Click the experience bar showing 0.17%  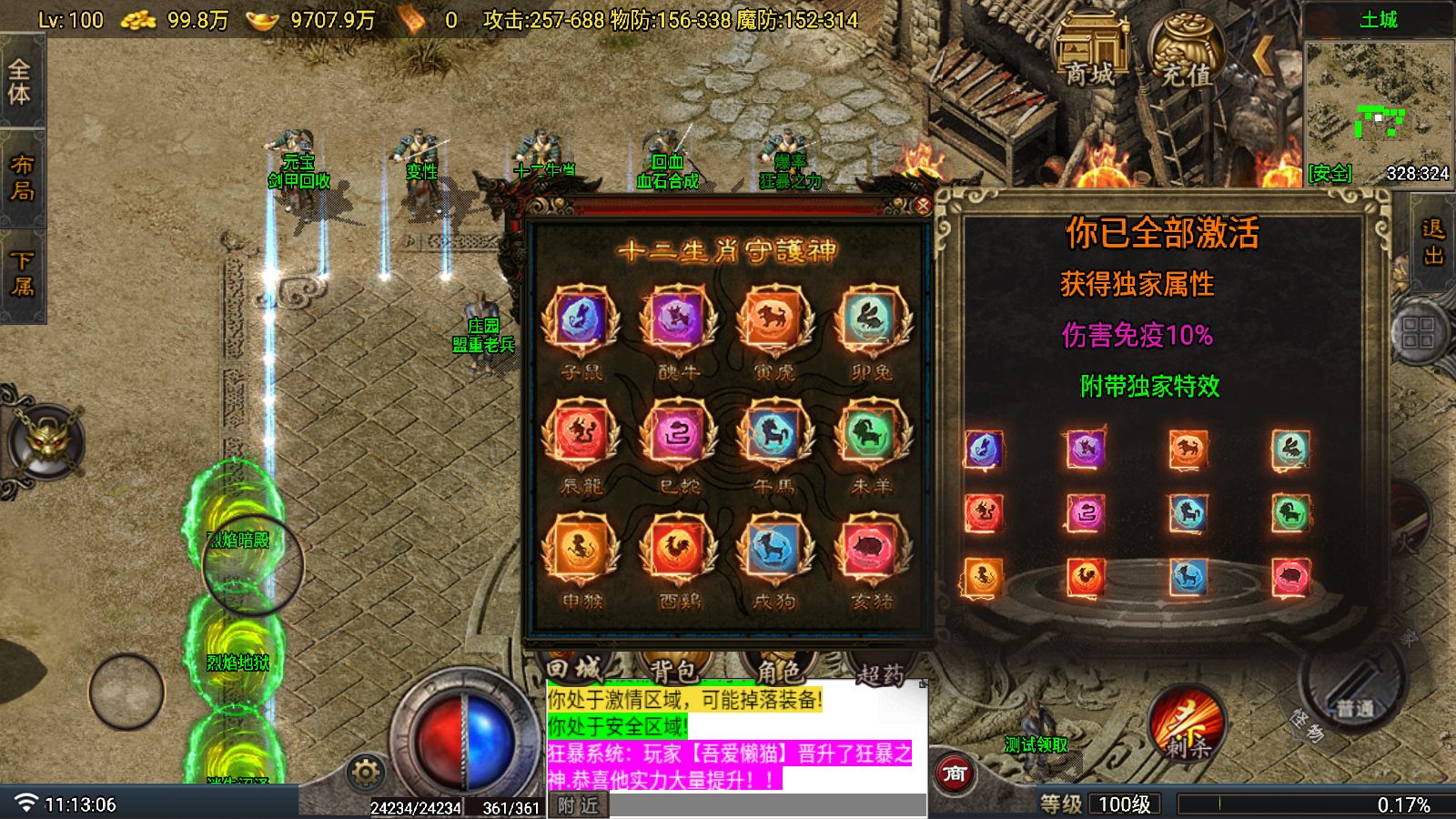1310,804
